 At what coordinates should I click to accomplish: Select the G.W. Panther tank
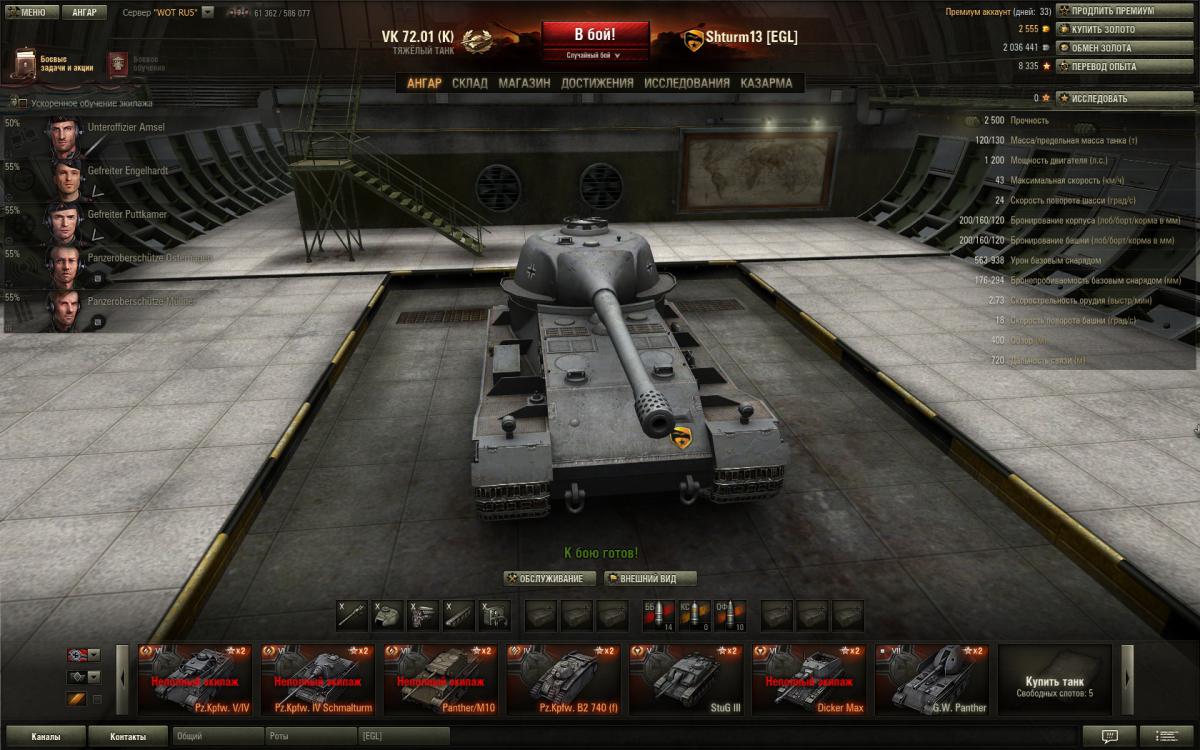click(931, 680)
